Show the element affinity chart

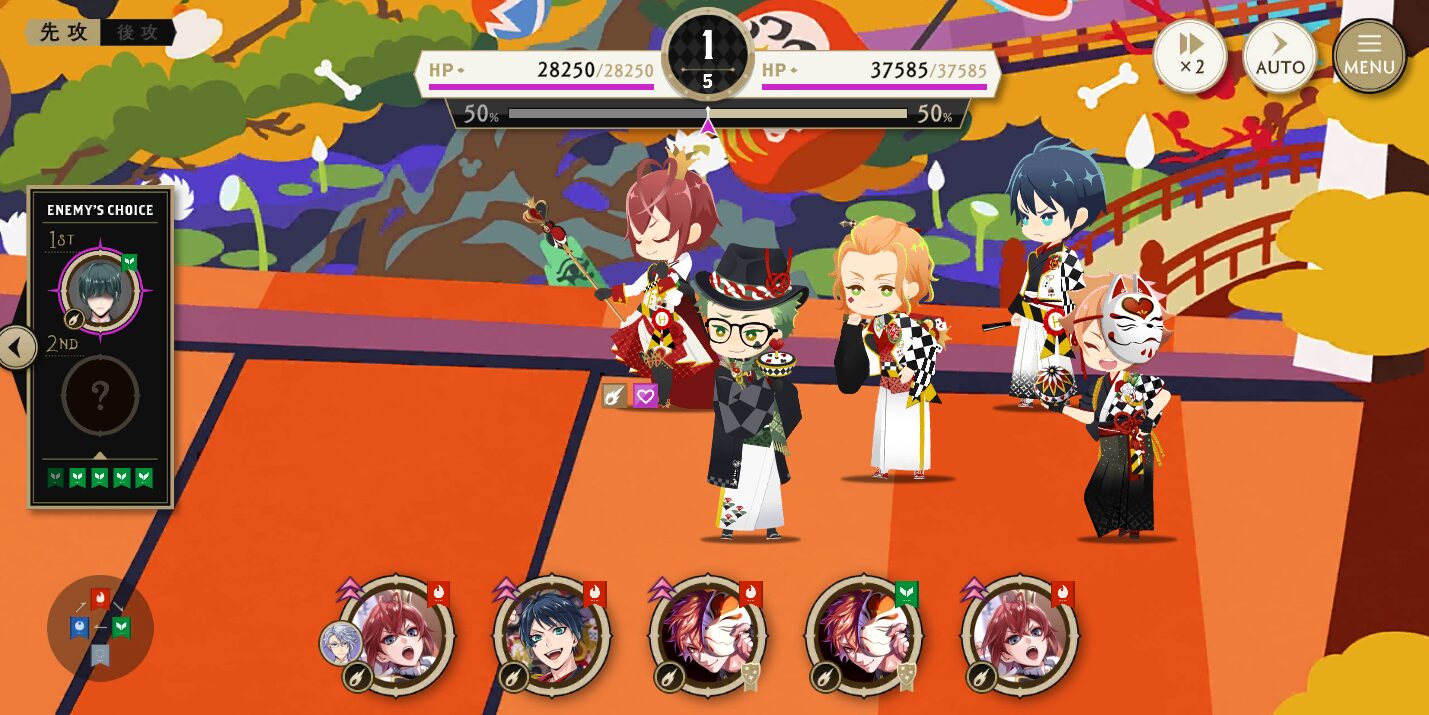pyautogui.click(x=100, y=627)
